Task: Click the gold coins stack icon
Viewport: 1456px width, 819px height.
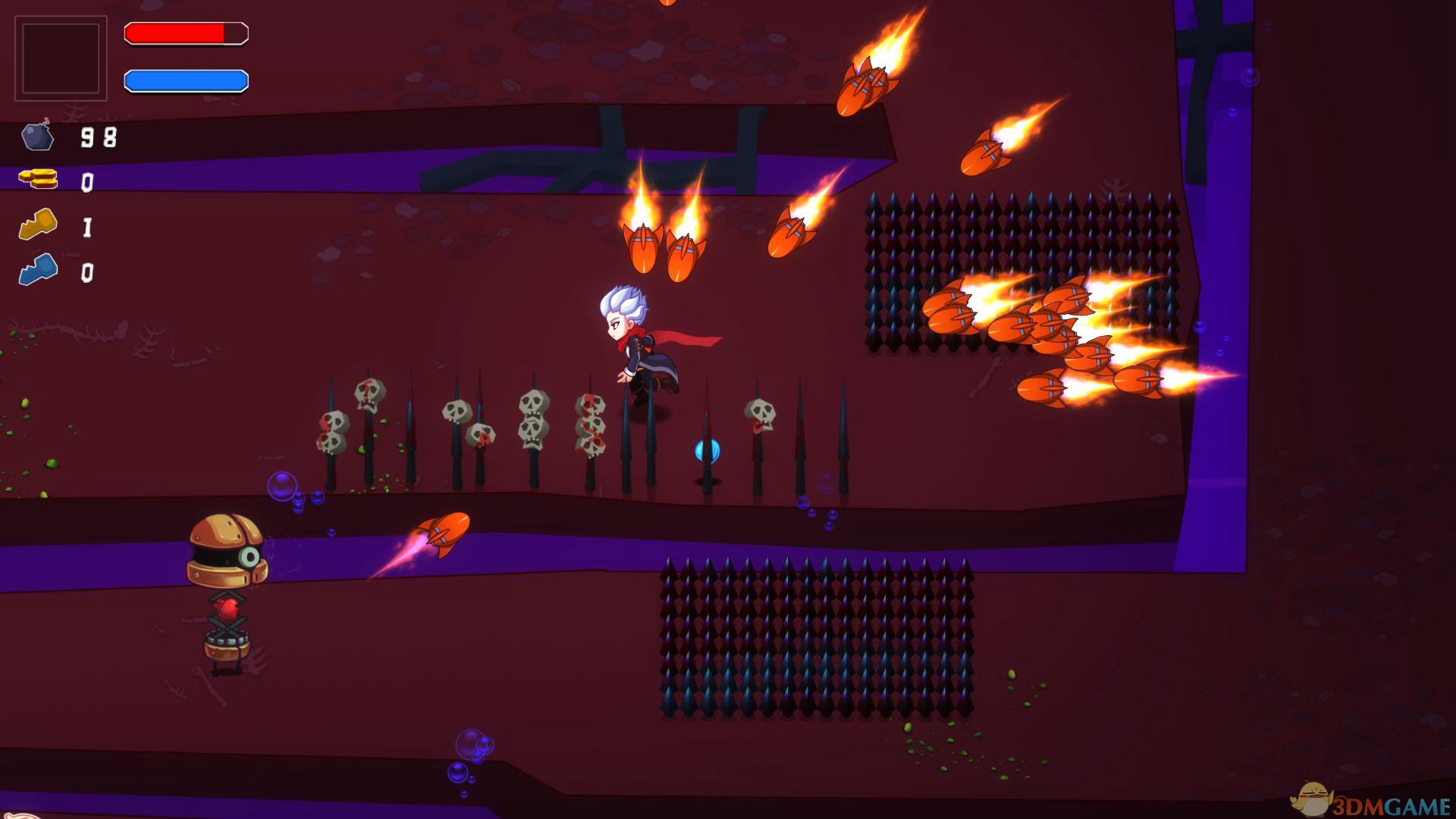Action: (x=39, y=180)
